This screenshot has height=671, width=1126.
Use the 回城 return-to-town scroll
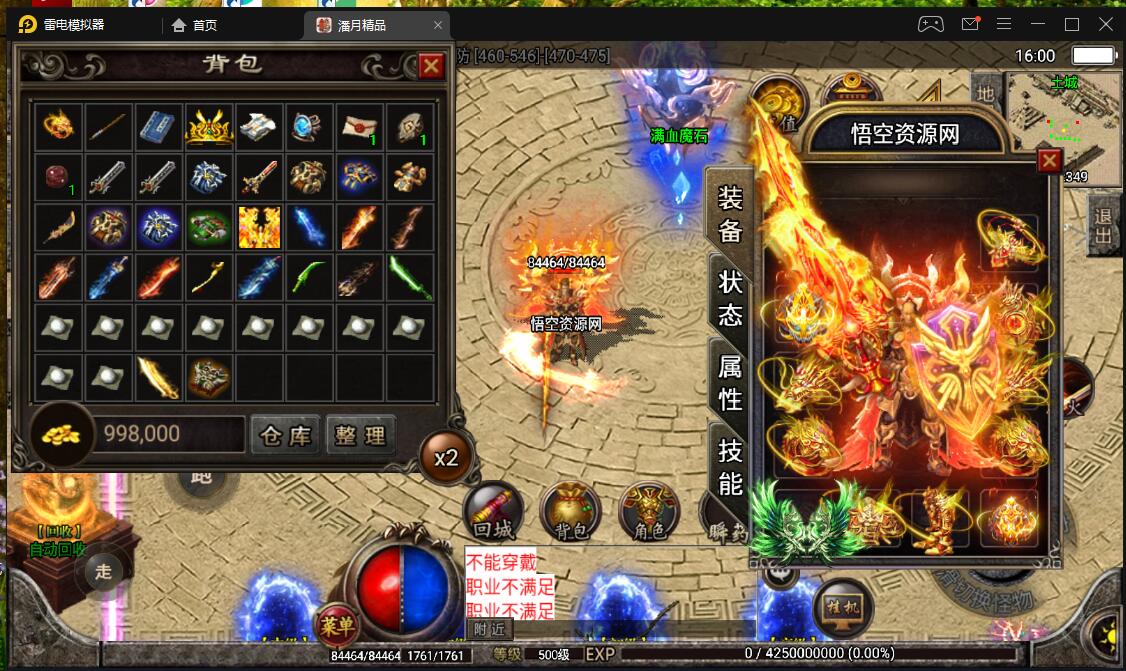(493, 512)
